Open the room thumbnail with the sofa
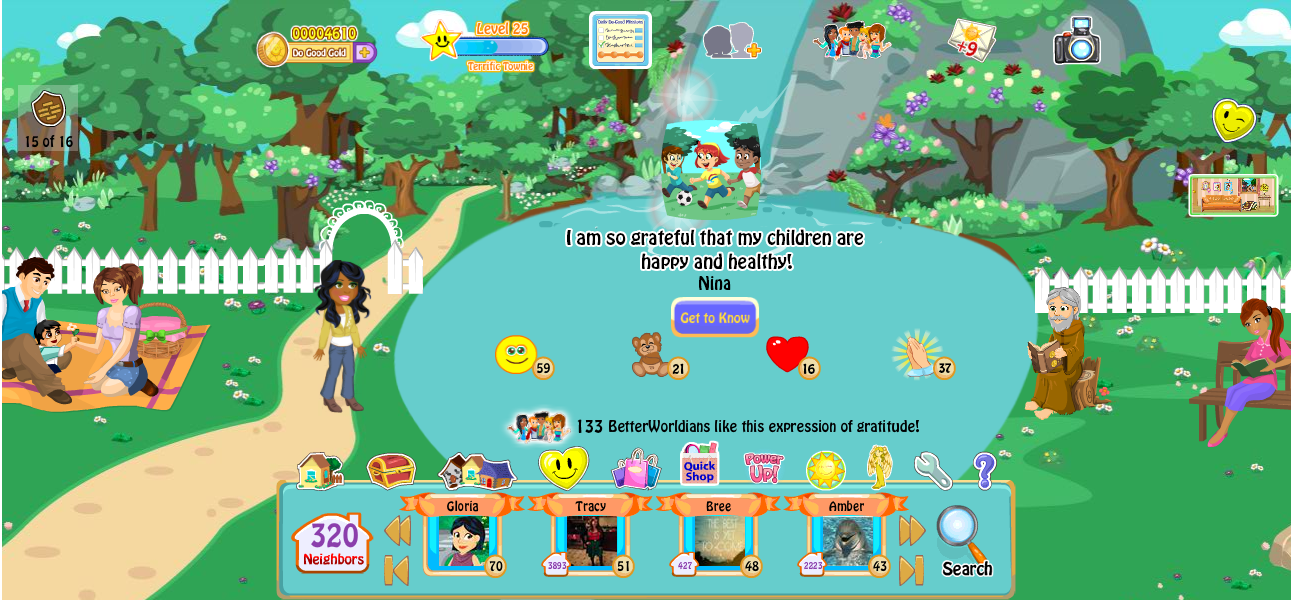This screenshot has width=1291, height=600. pos(1232,195)
